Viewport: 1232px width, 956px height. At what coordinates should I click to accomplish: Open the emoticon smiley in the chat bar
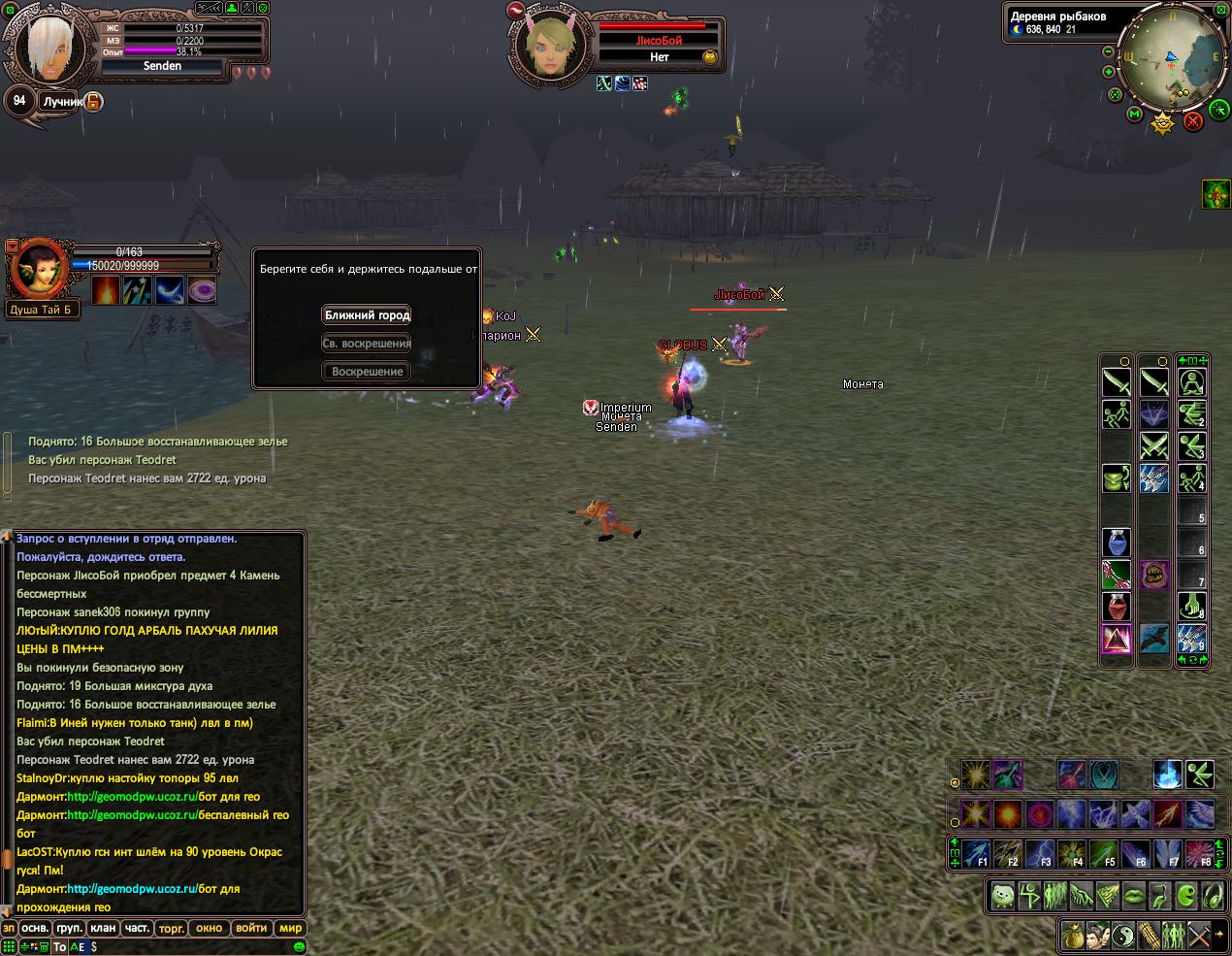300,946
